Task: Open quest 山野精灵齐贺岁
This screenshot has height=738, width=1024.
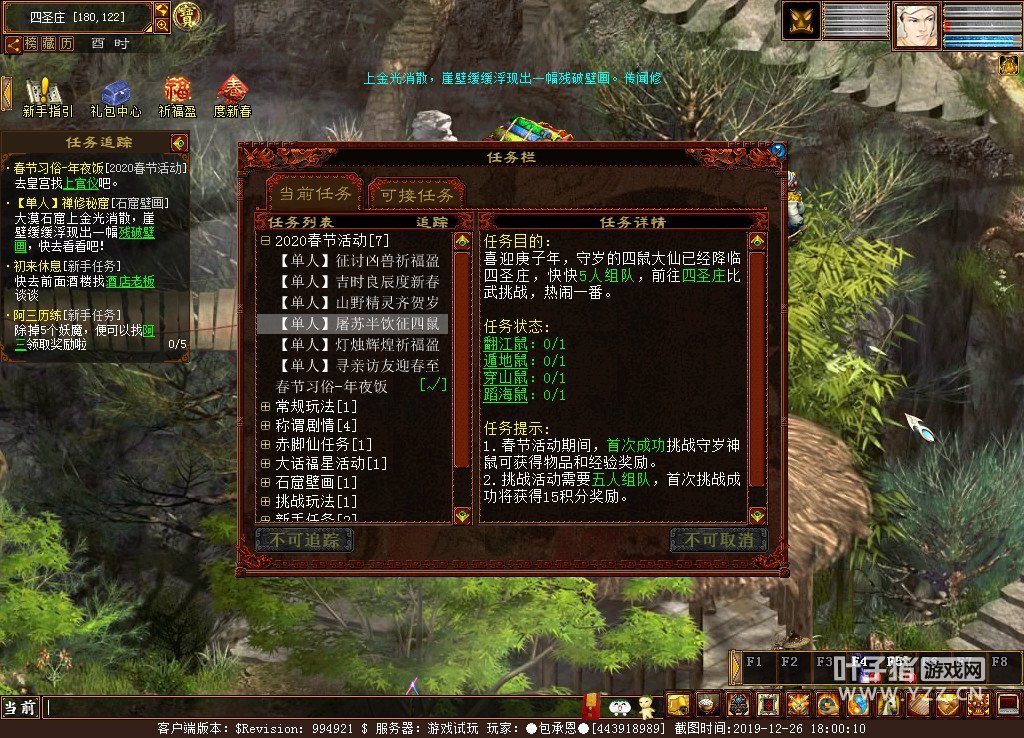Action: click(358, 303)
